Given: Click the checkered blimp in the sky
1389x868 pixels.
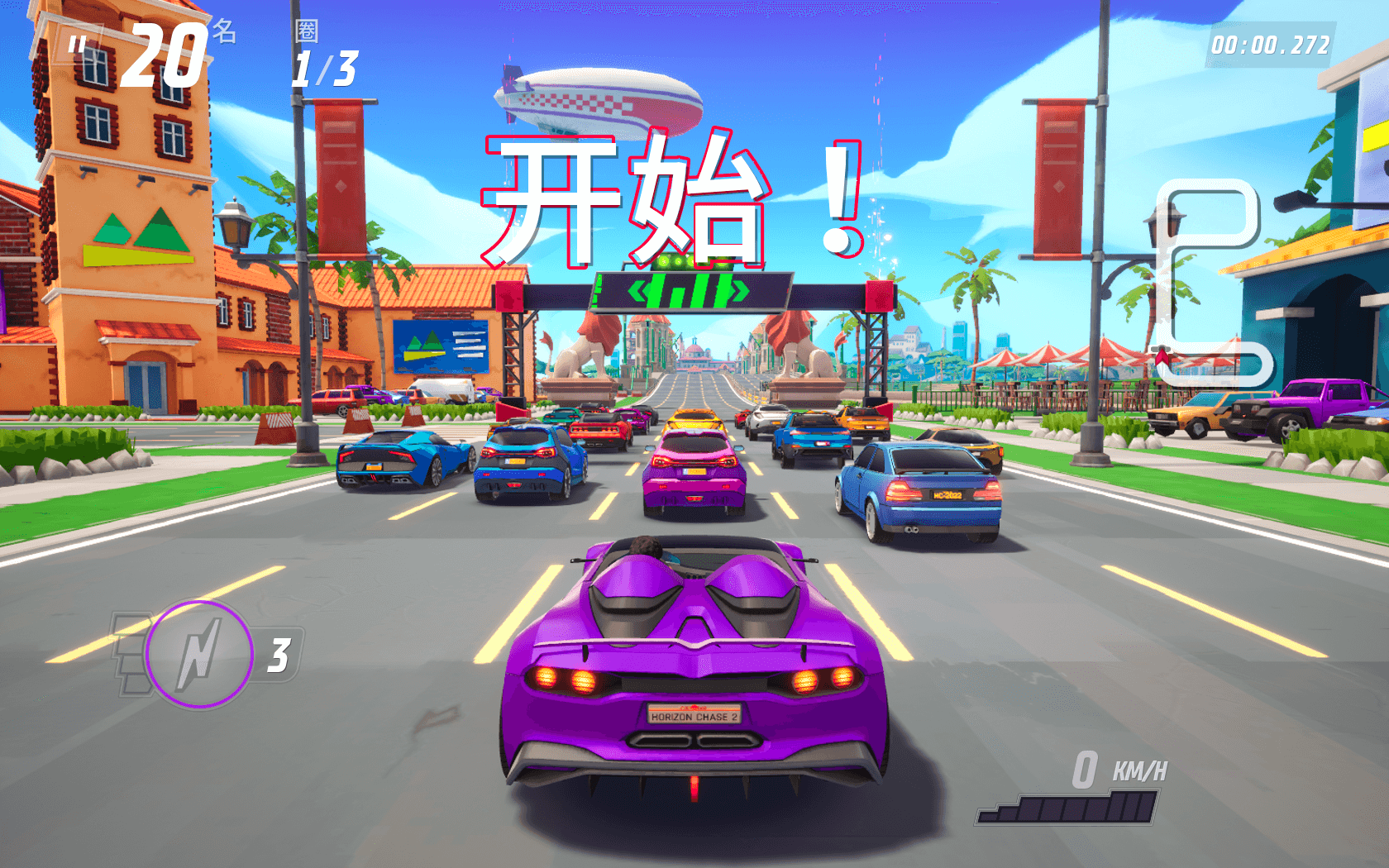Looking at the screenshot, I should [x=599, y=99].
